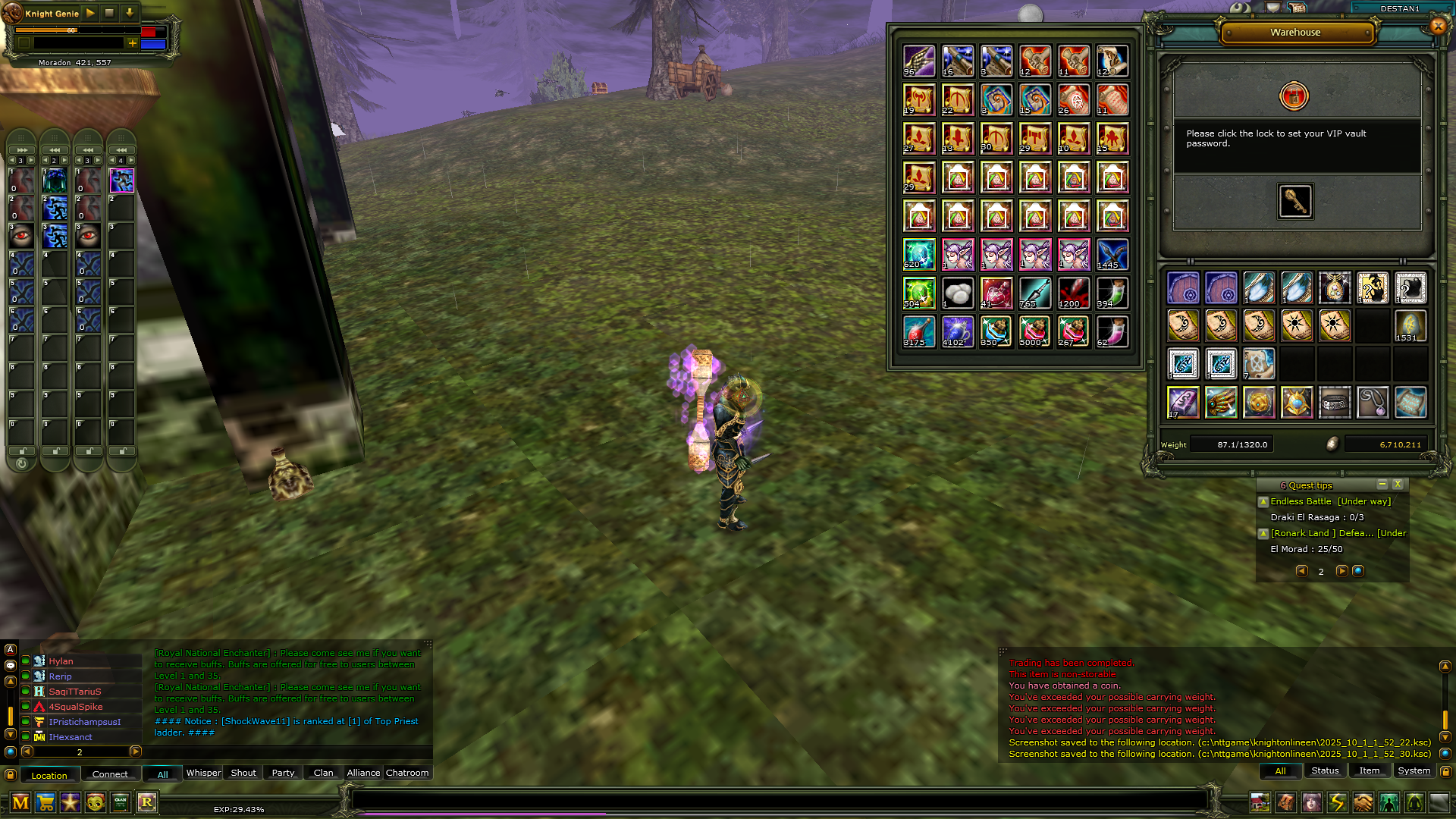Select the gray stones stack with count 1

pyautogui.click(x=958, y=293)
